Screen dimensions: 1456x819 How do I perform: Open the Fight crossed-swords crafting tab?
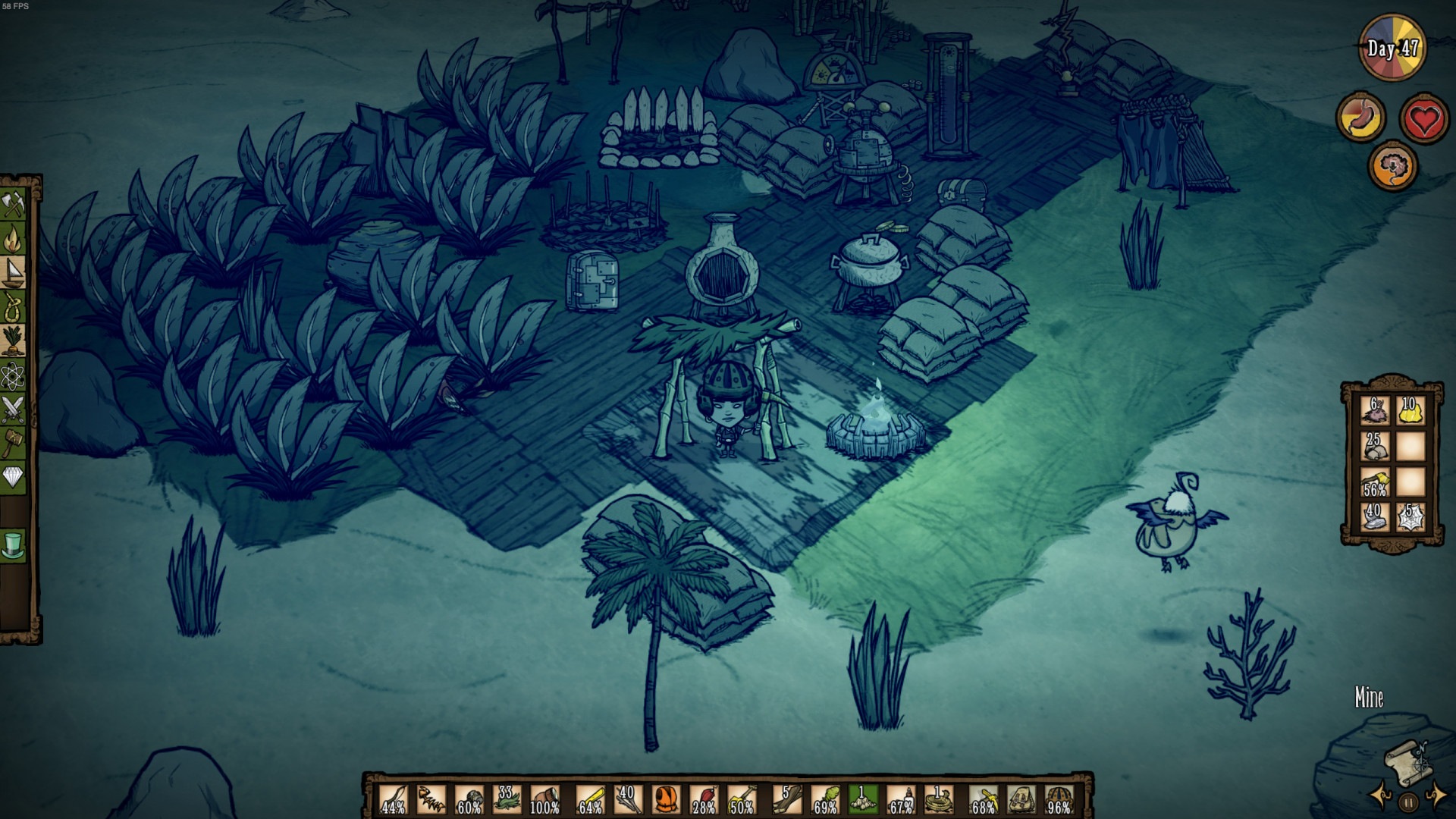click(x=14, y=409)
